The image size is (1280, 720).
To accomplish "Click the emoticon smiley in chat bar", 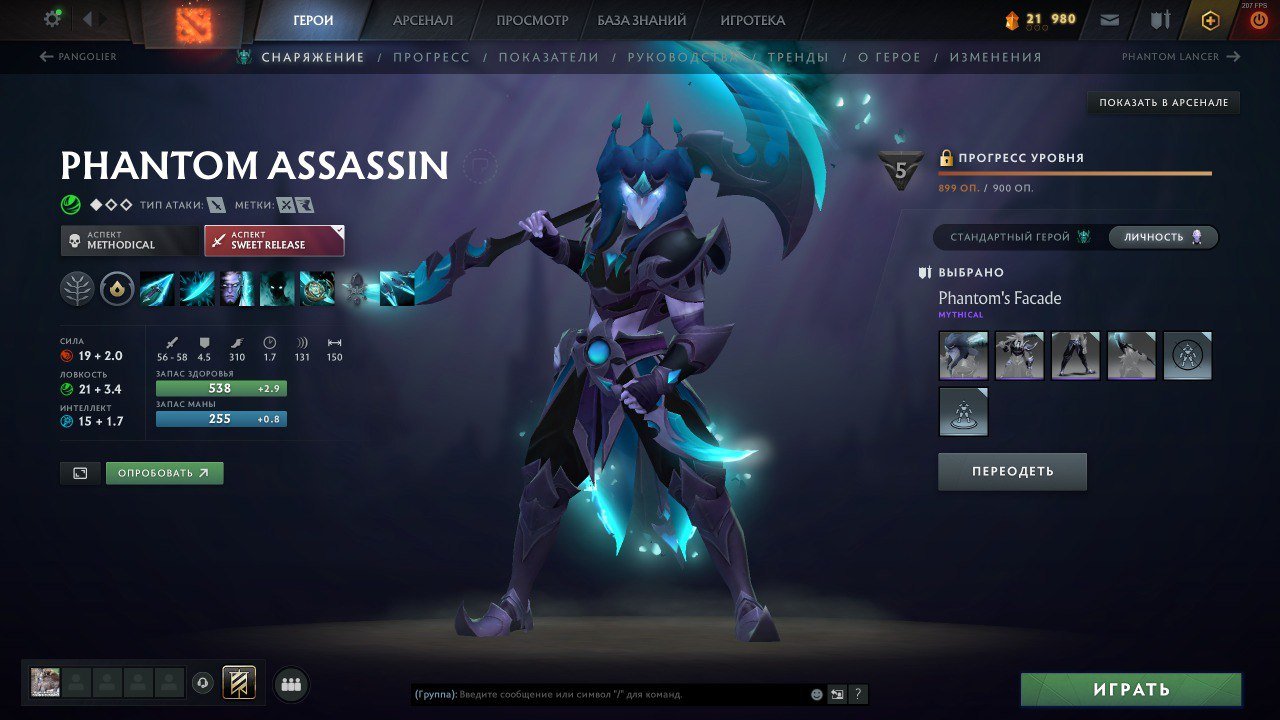I will 815,693.
